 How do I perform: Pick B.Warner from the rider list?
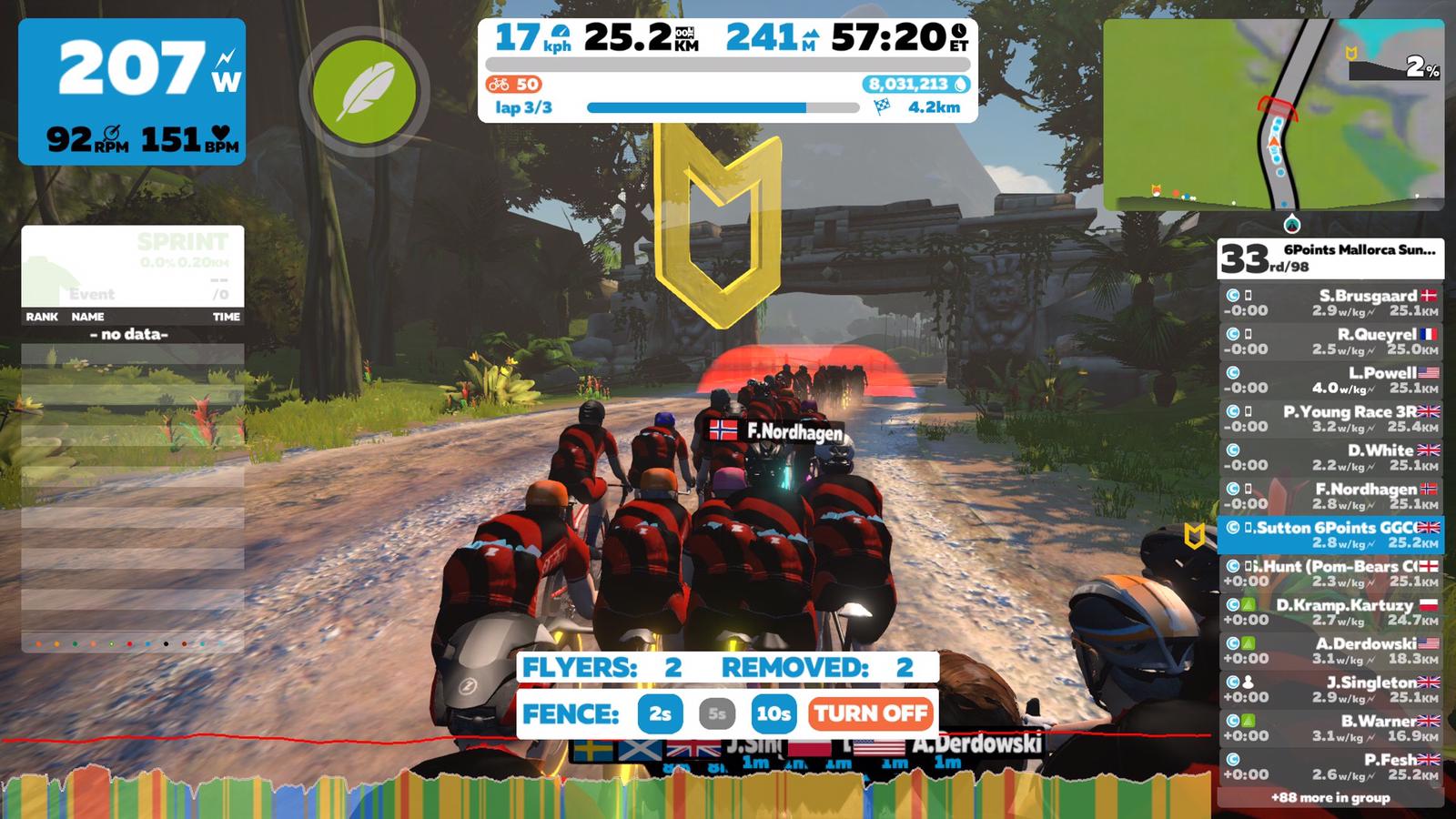click(1330, 728)
